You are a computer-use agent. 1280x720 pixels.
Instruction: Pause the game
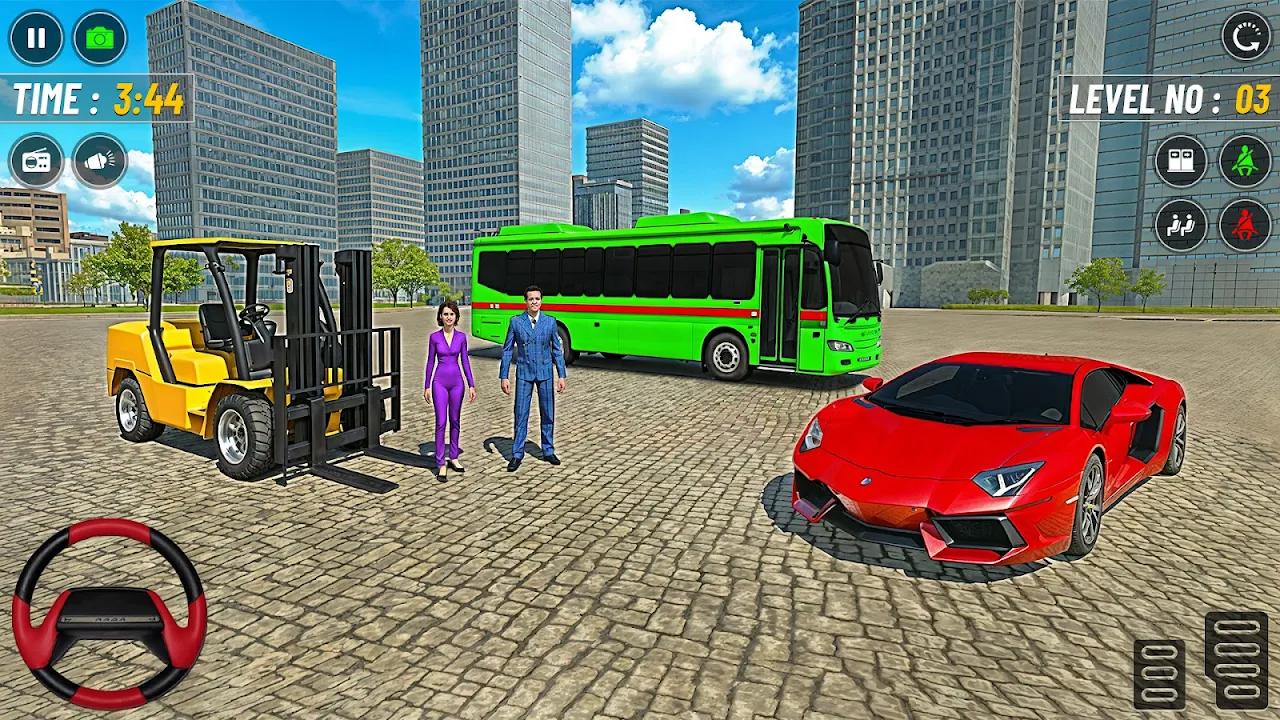point(36,38)
